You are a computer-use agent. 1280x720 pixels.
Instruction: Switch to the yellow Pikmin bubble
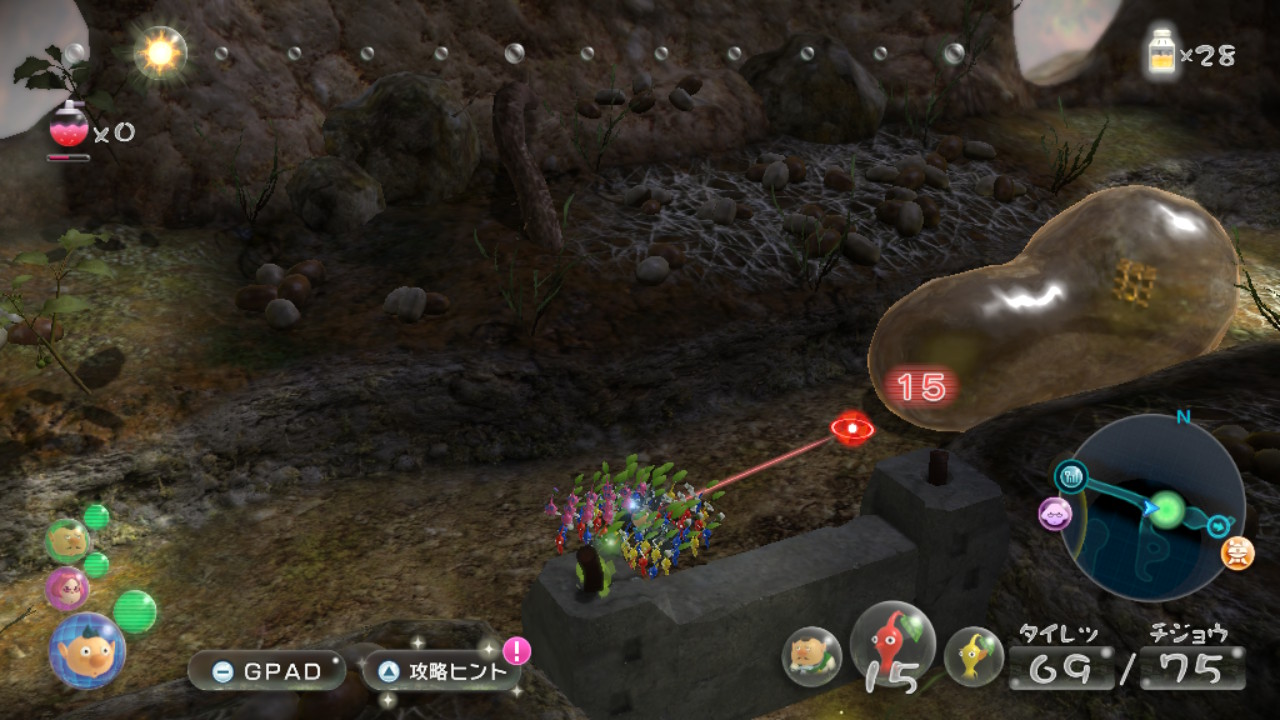[x=973, y=656]
